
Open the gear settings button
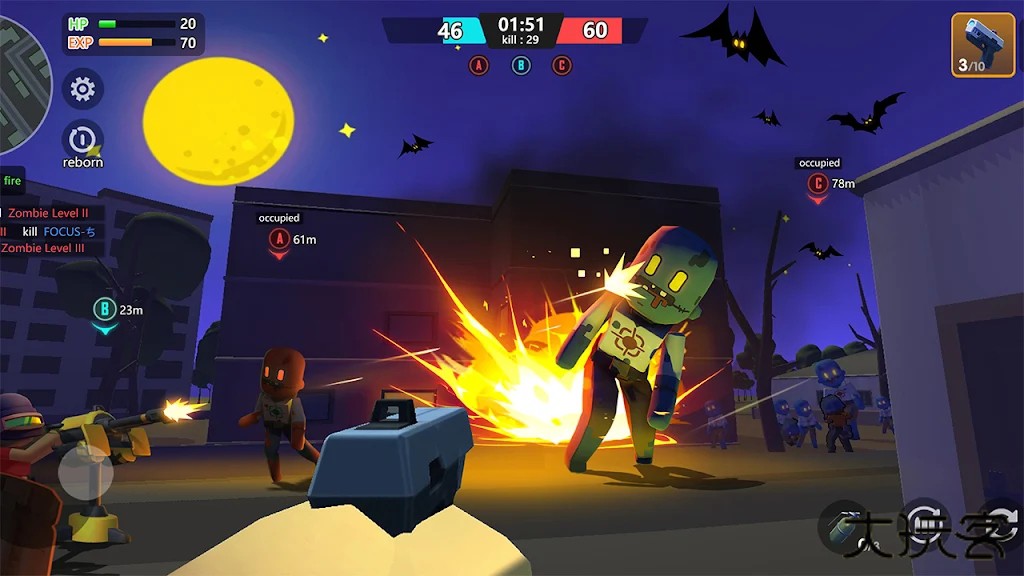point(83,90)
